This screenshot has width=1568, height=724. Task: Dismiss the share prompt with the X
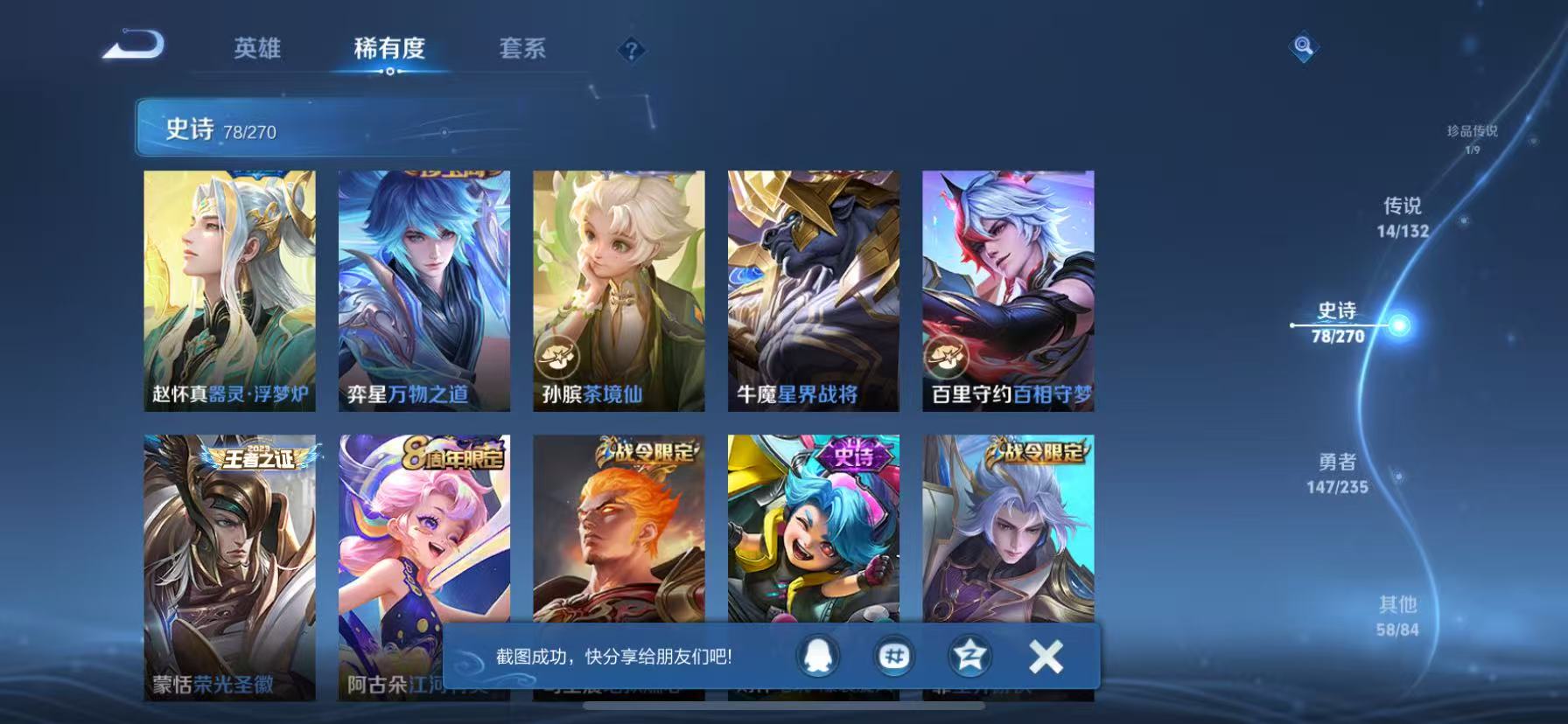click(1045, 656)
